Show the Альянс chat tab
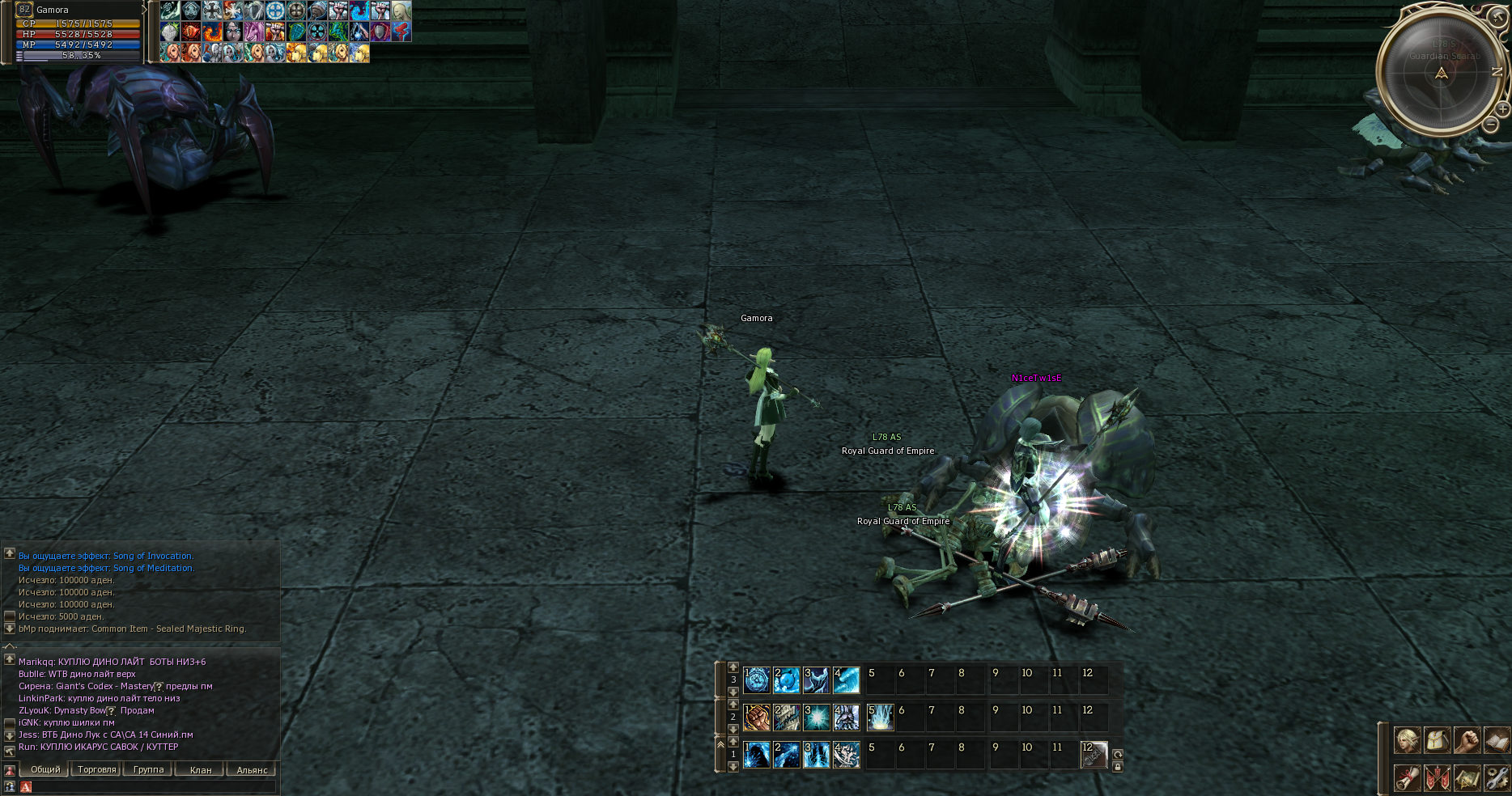Viewport: 1512px width, 796px height. click(x=252, y=769)
